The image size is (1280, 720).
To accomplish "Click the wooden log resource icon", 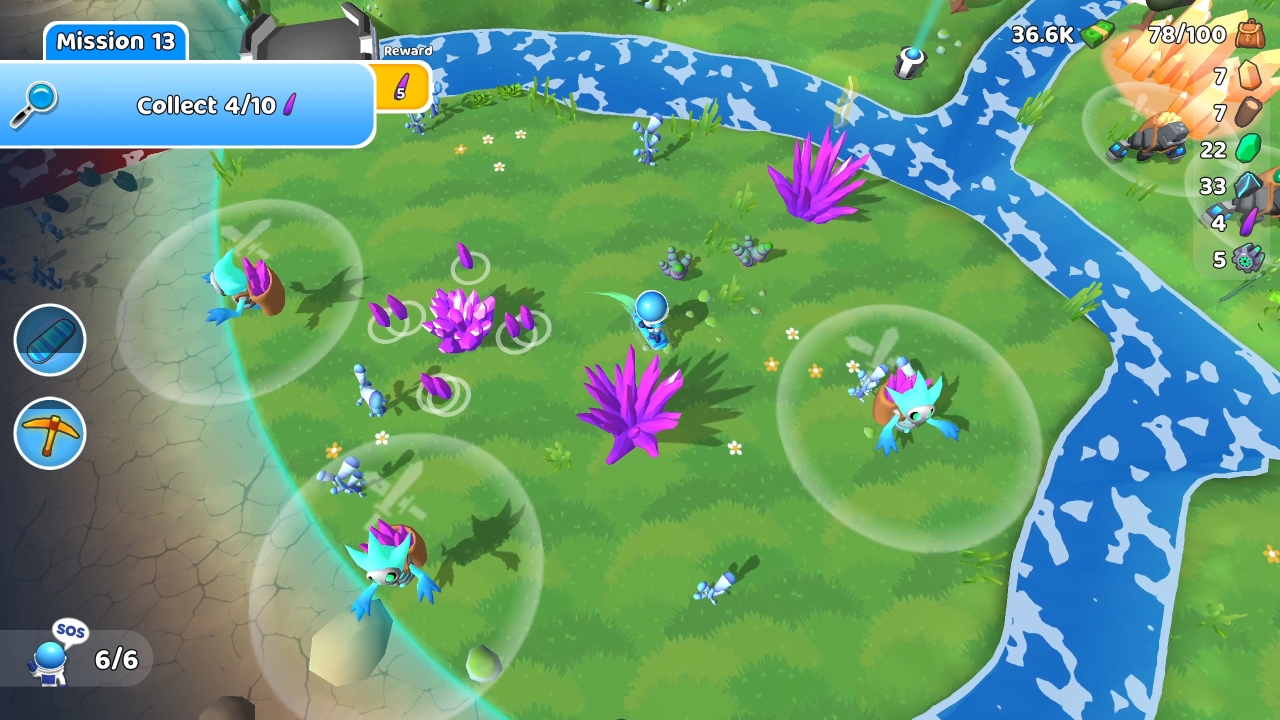I will pos(1249,111).
